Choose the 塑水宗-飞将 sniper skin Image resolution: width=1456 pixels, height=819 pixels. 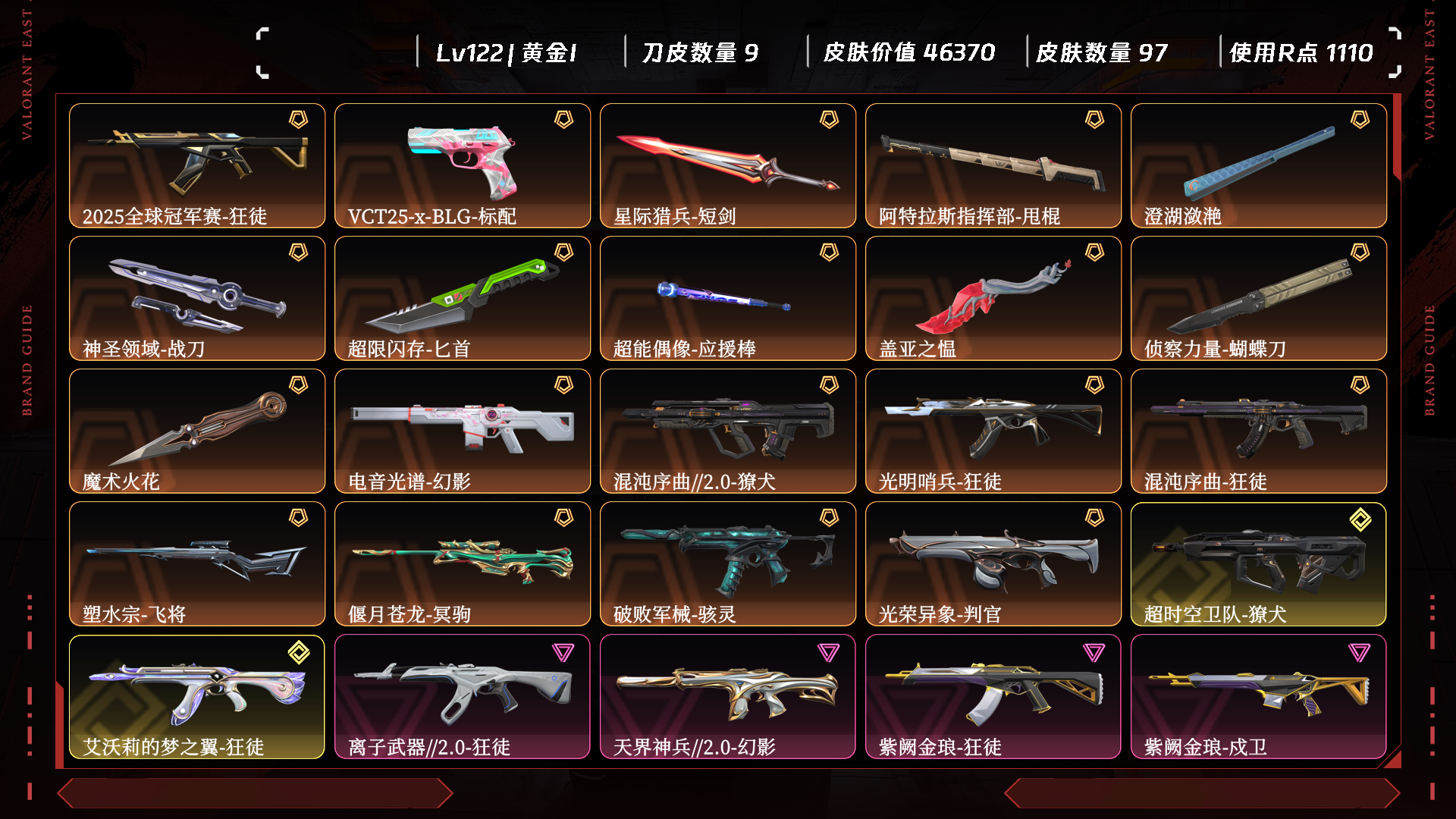click(197, 563)
